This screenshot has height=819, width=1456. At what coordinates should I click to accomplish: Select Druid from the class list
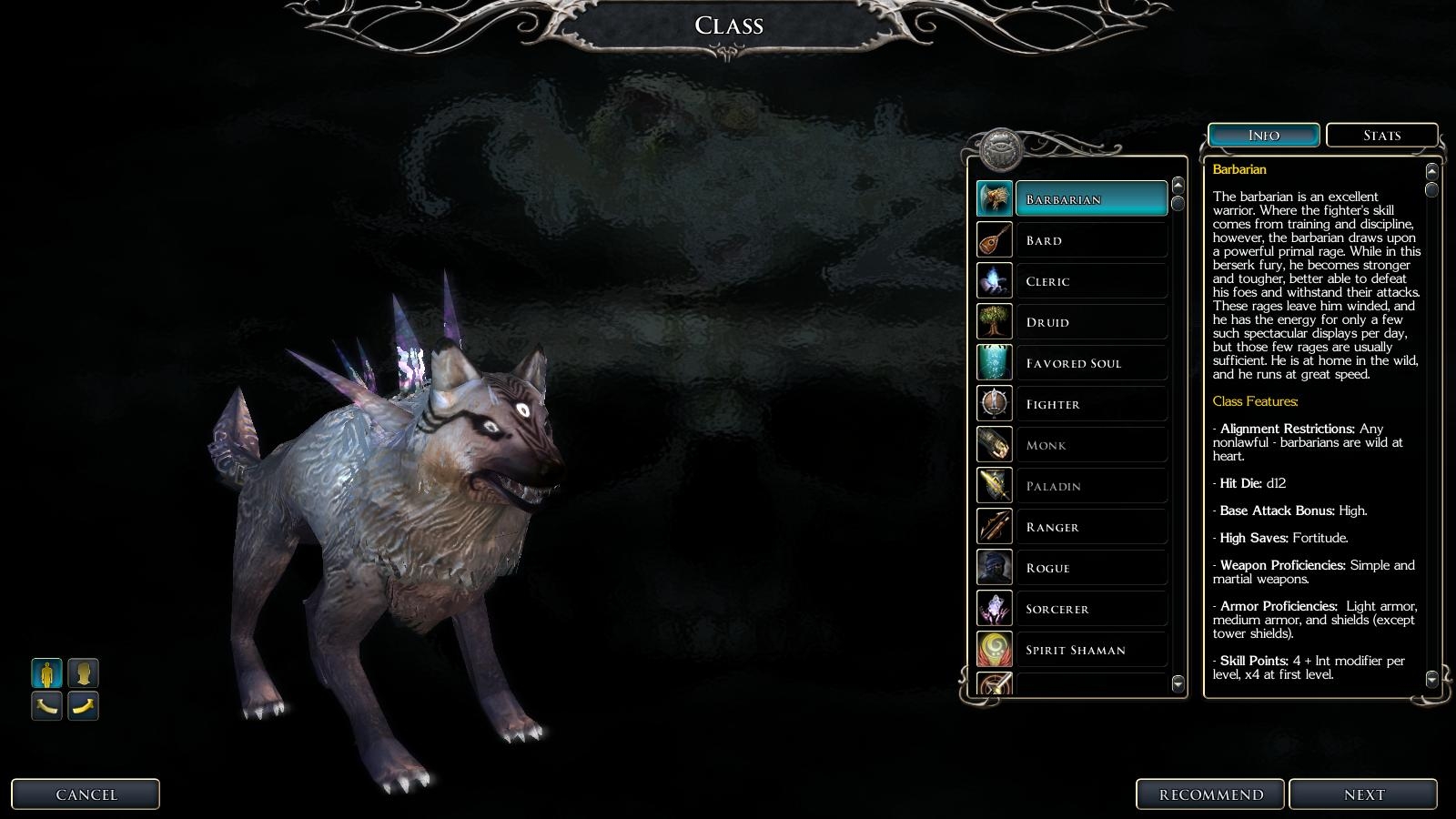(1090, 322)
